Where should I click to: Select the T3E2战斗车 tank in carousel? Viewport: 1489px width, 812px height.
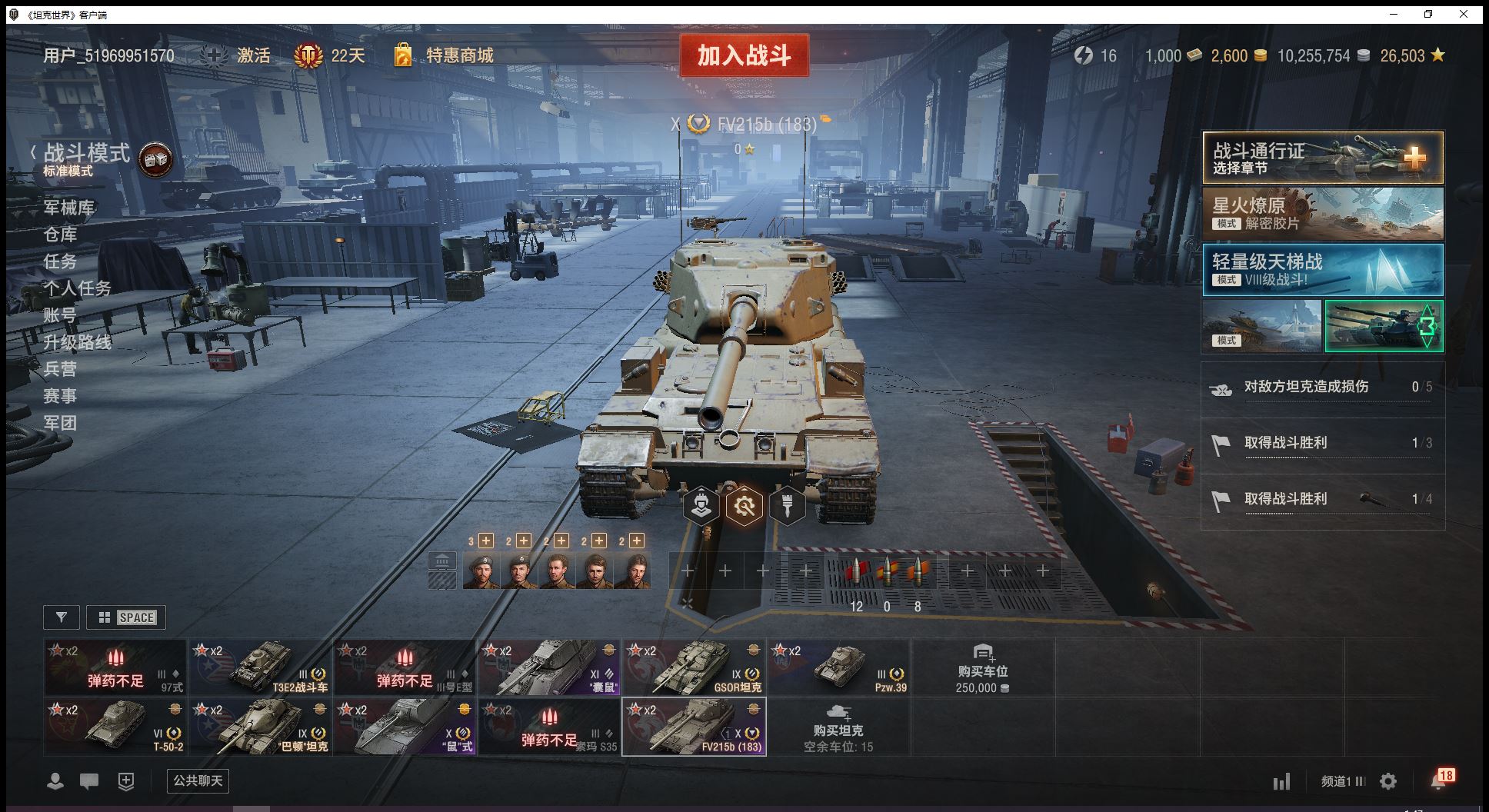[x=260, y=667]
